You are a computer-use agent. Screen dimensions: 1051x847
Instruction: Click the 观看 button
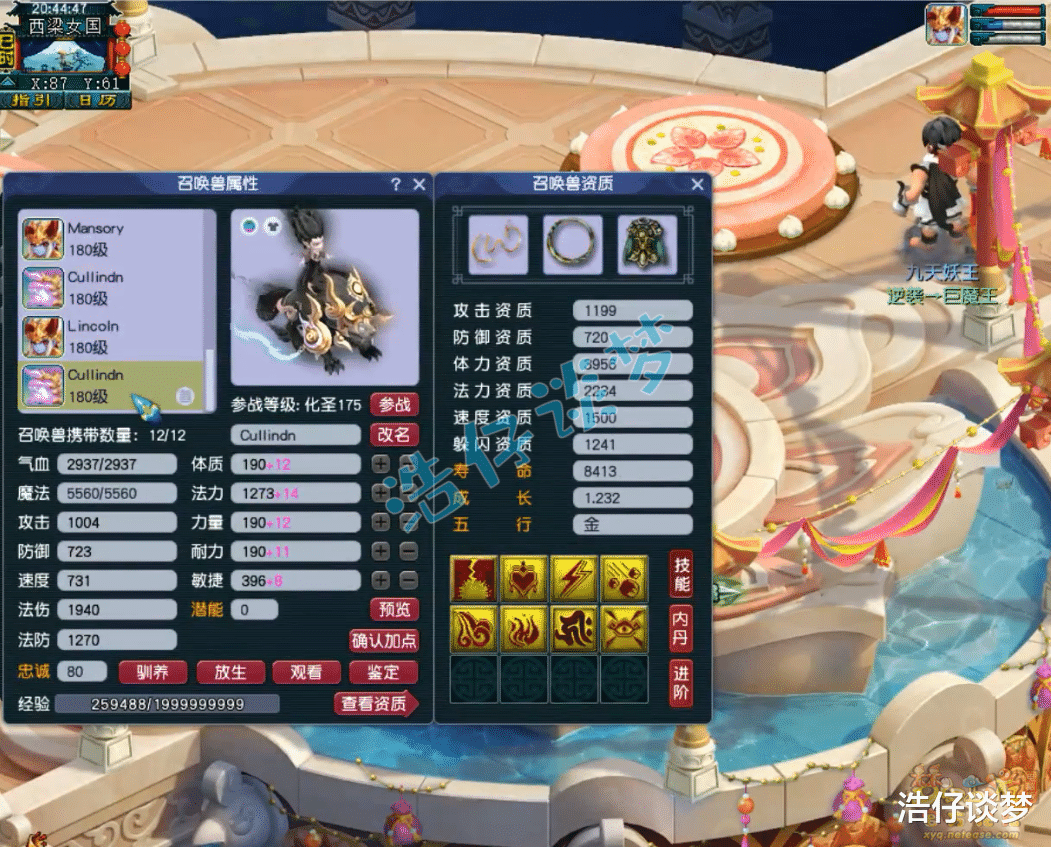coord(306,672)
